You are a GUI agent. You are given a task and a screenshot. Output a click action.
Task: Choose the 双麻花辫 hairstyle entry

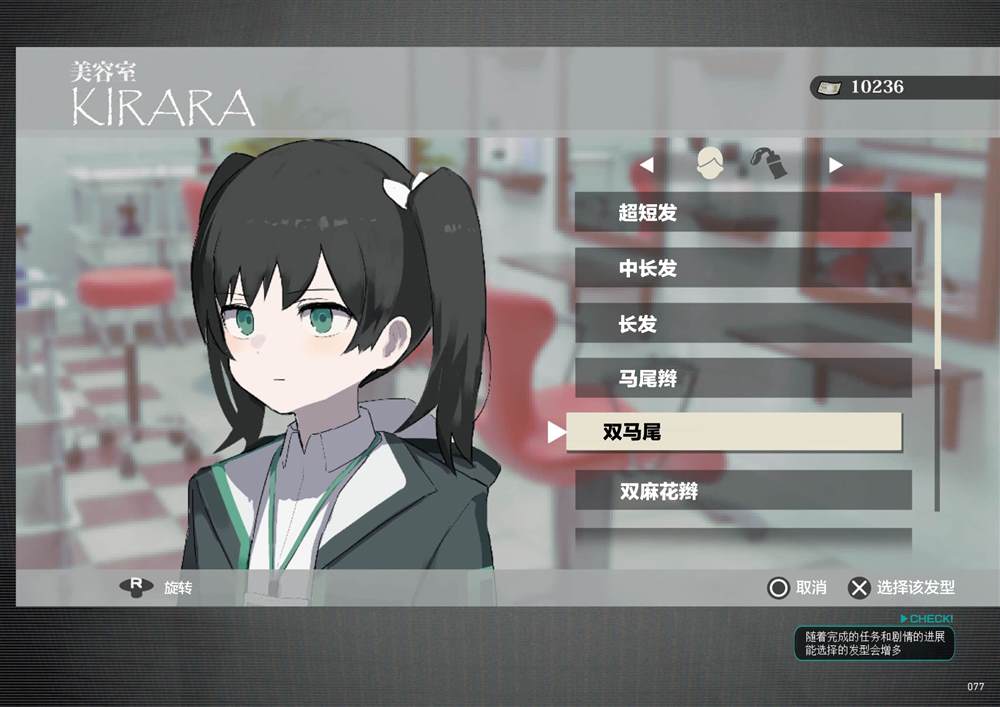click(x=742, y=491)
